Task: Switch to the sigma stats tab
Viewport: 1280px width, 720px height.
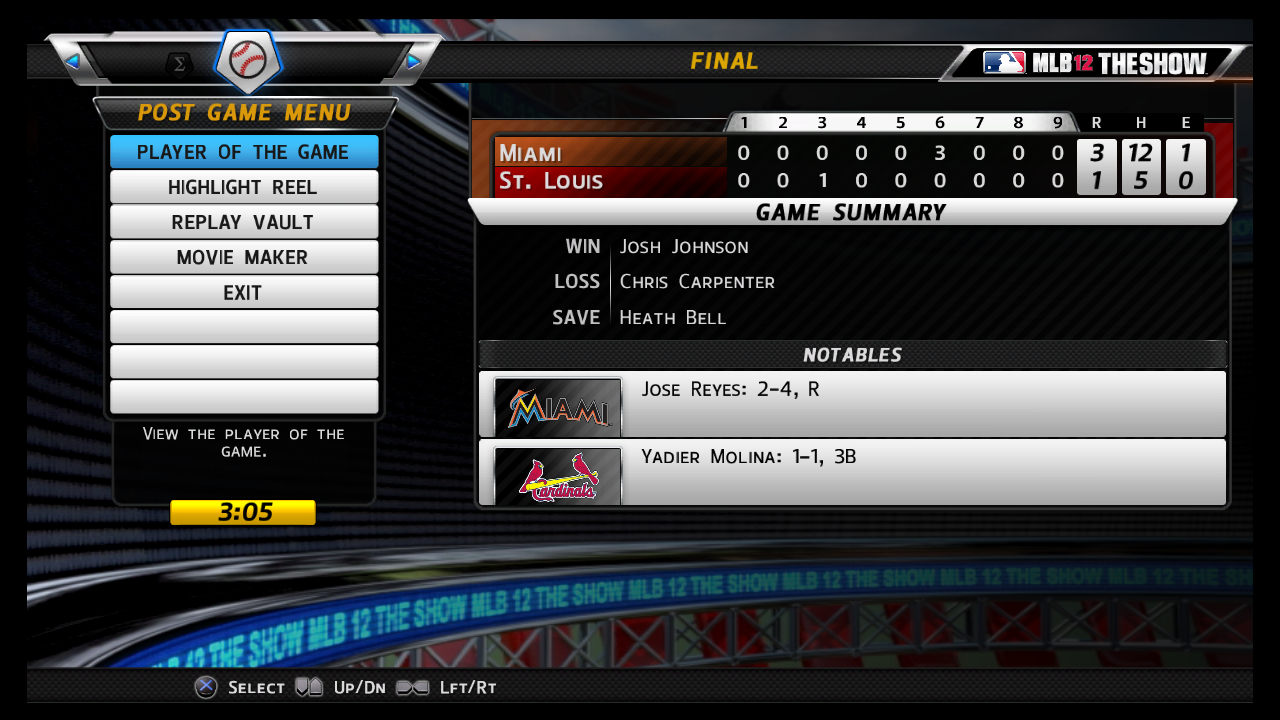Action: click(x=180, y=64)
